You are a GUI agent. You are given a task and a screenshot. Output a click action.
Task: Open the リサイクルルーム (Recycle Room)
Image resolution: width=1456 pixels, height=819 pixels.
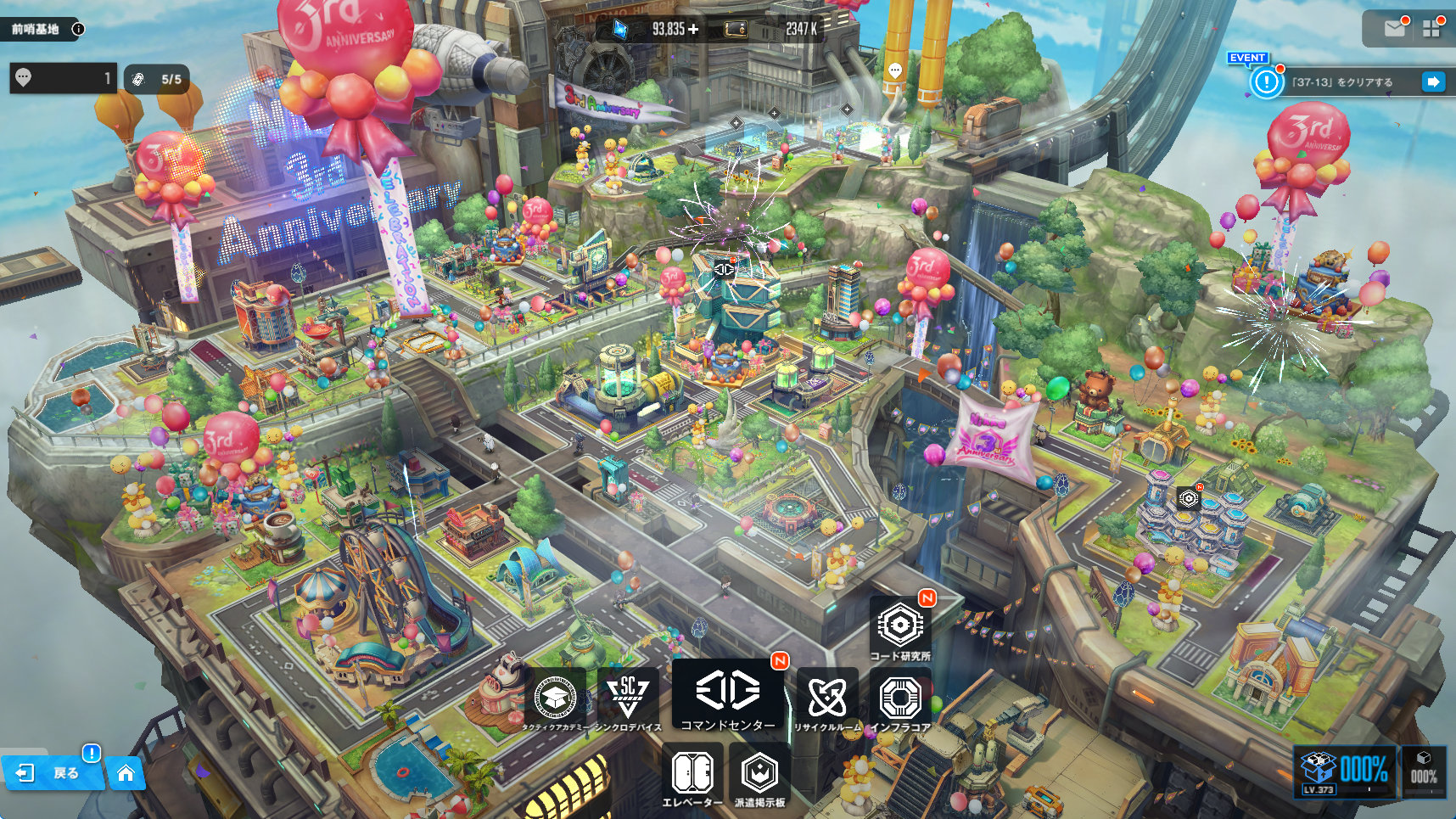click(827, 700)
